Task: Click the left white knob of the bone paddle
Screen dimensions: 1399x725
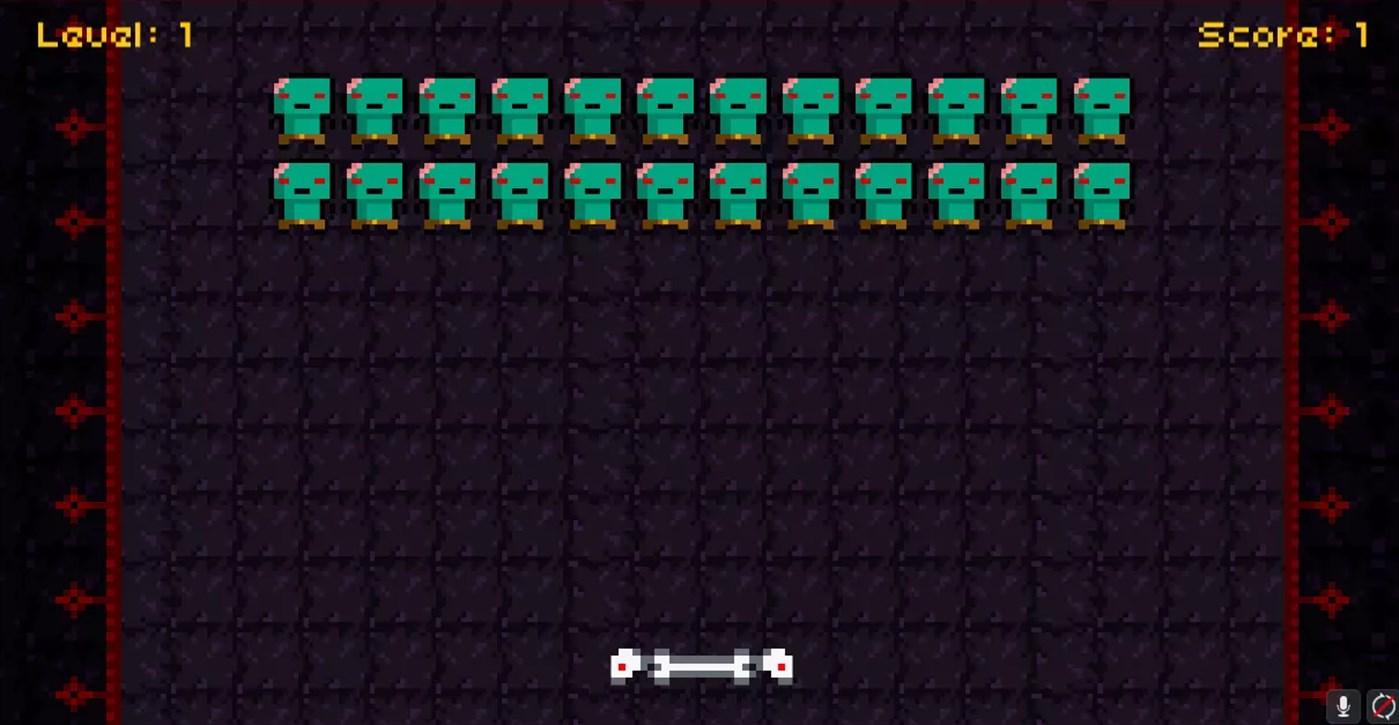Action: point(623,664)
